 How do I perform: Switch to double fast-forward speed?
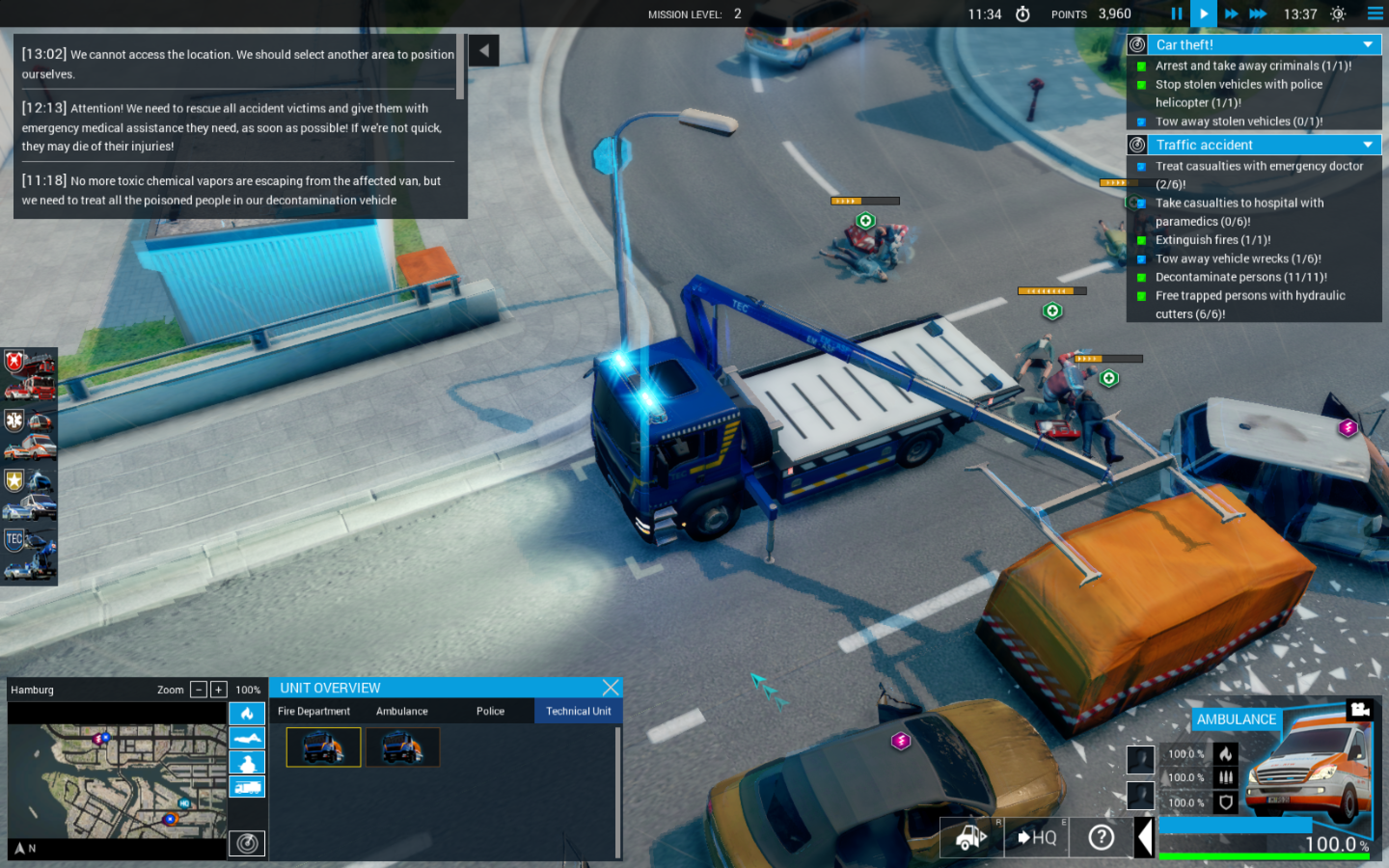point(1231,14)
